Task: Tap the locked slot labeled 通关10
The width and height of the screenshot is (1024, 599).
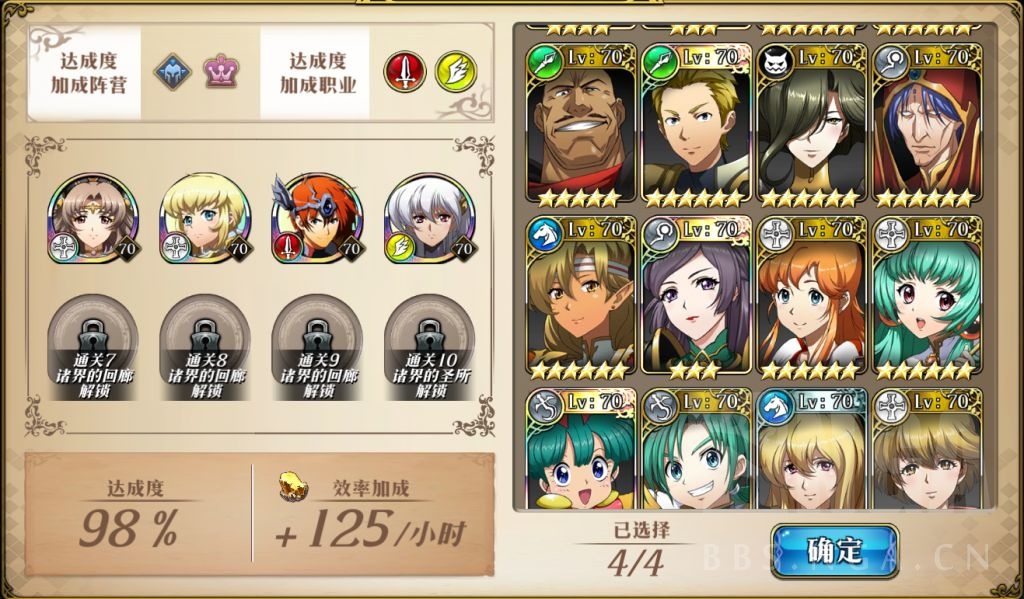Action: (429, 345)
